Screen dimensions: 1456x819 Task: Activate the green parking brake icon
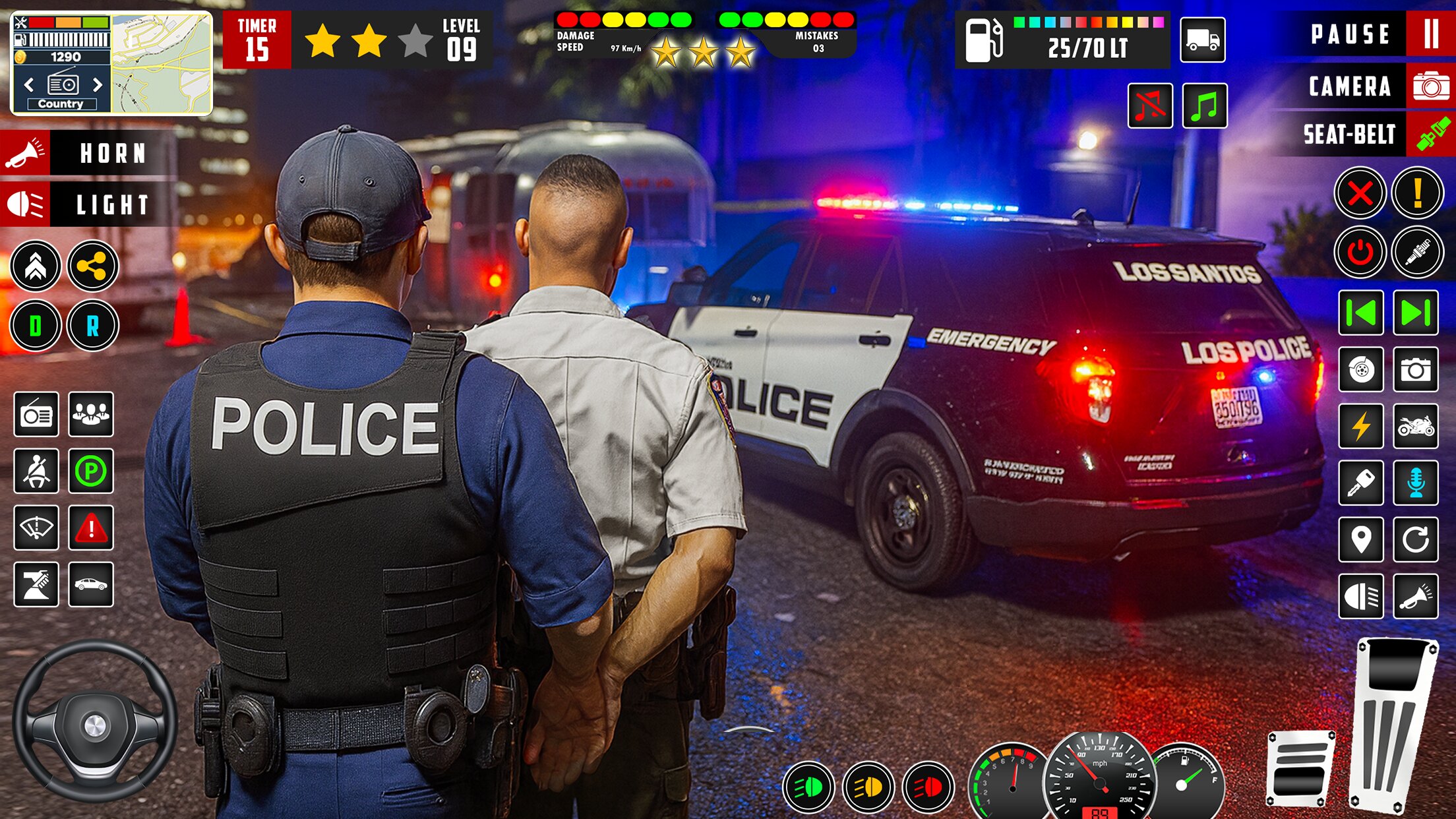(x=91, y=471)
